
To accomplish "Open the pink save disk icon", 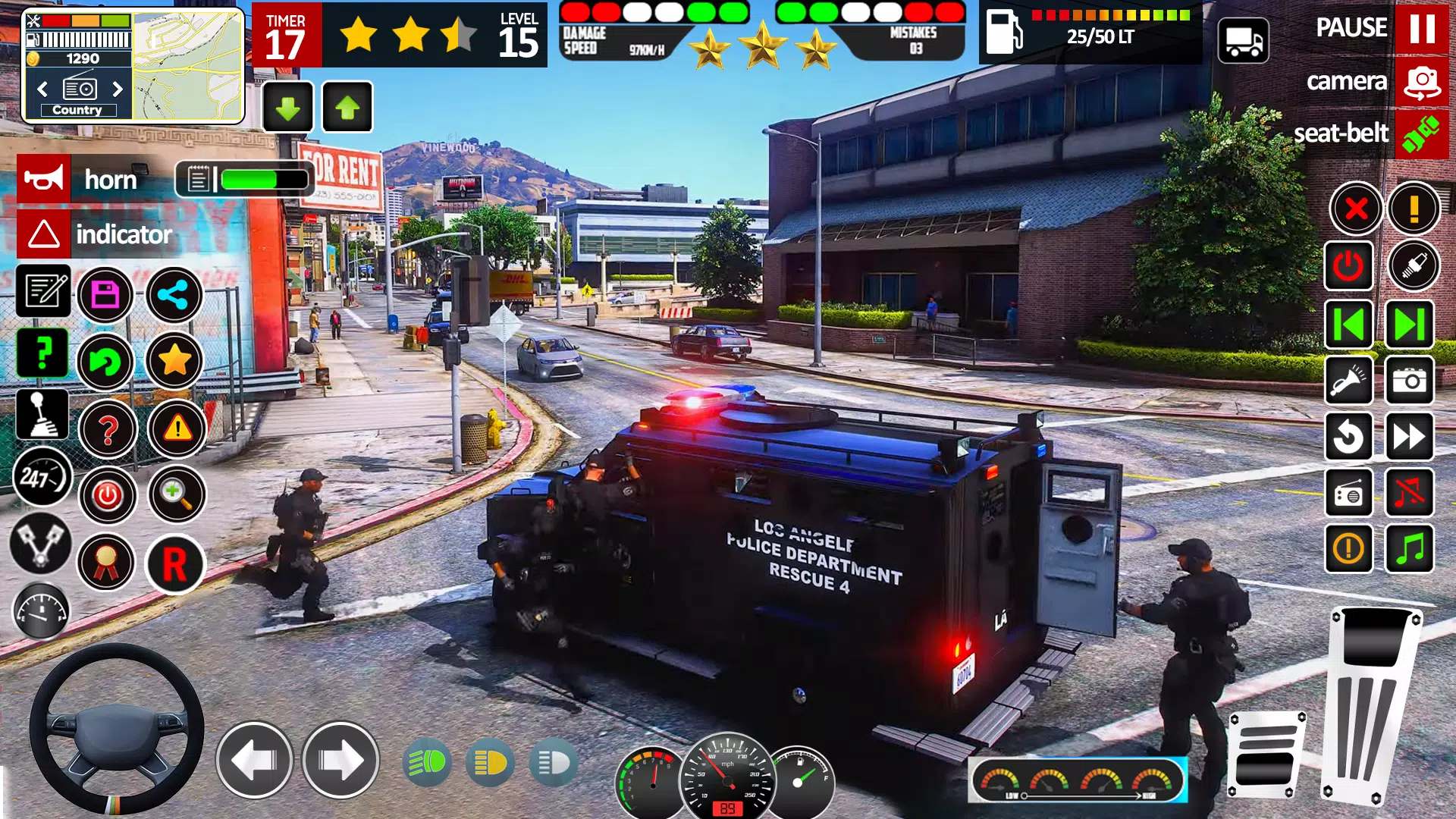I will coord(105,294).
